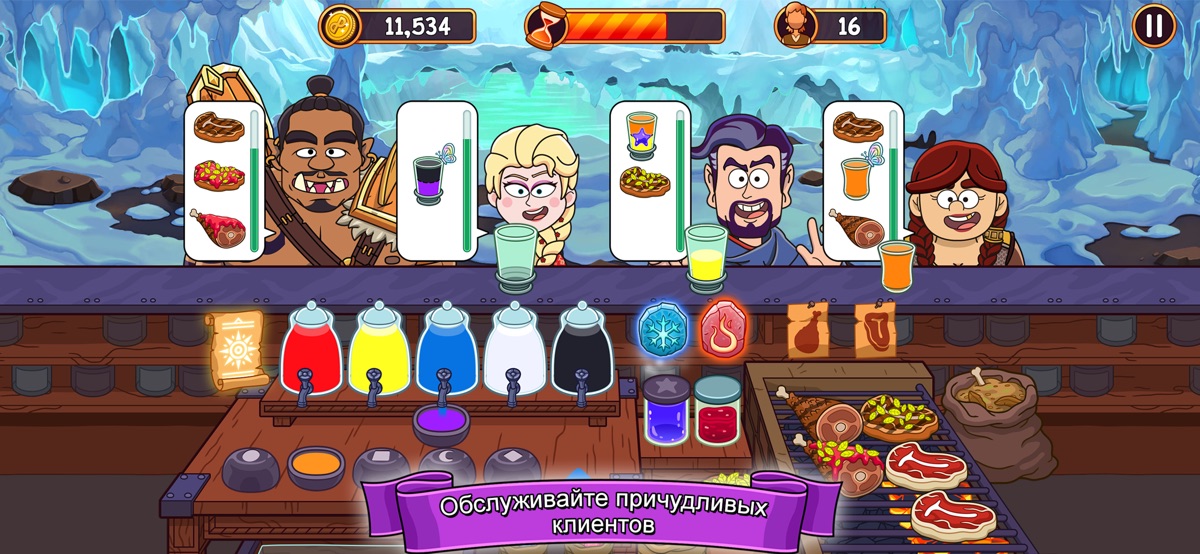This screenshot has width=1200, height=554.
Task: Serve the orange drink glass
Action: point(897,265)
